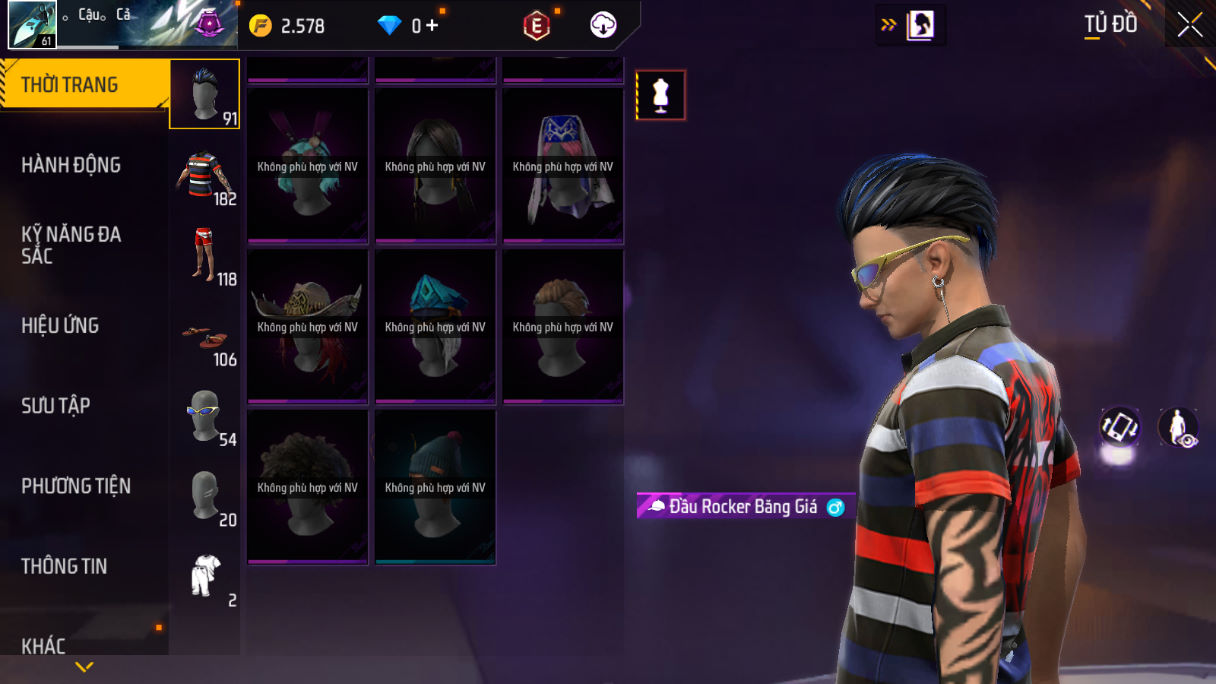The width and height of the screenshot is (1216, 684).
Task: Open the mannequin outfit preset button
Action: point(661,96)
